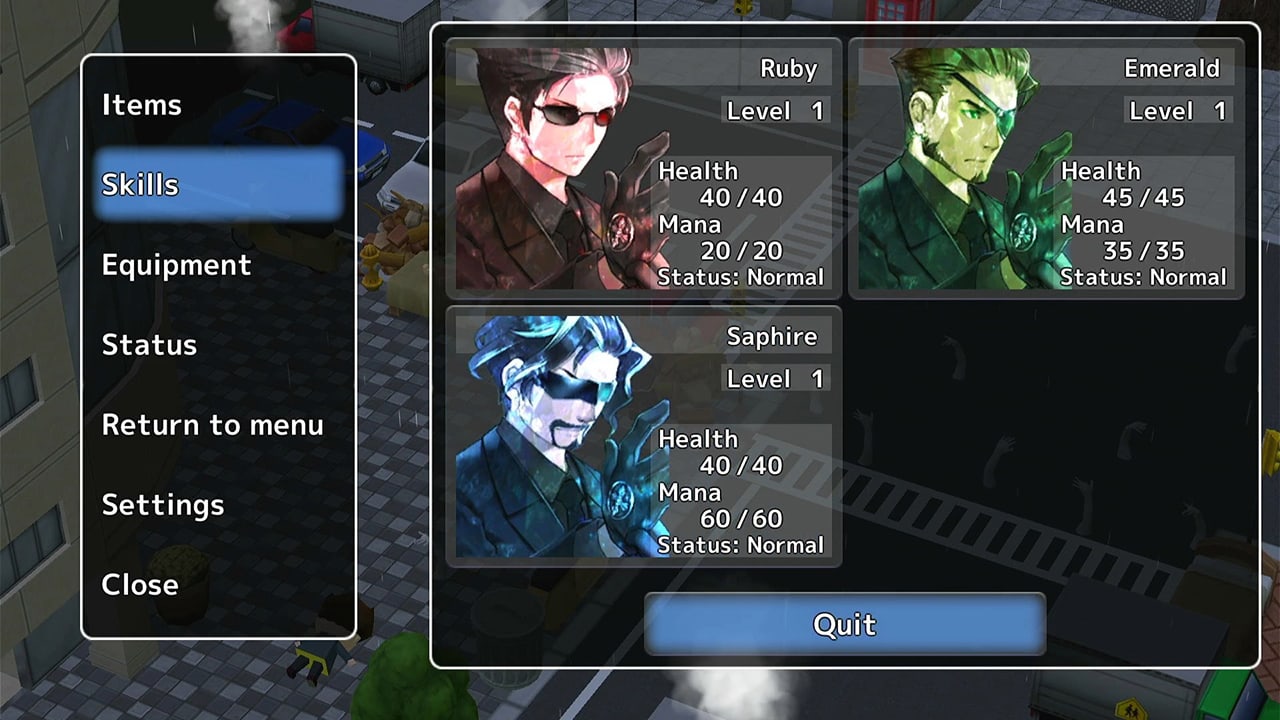Select Ruby's character portrait
This screenshot has height=720, width=1280.
click(550, 165)
